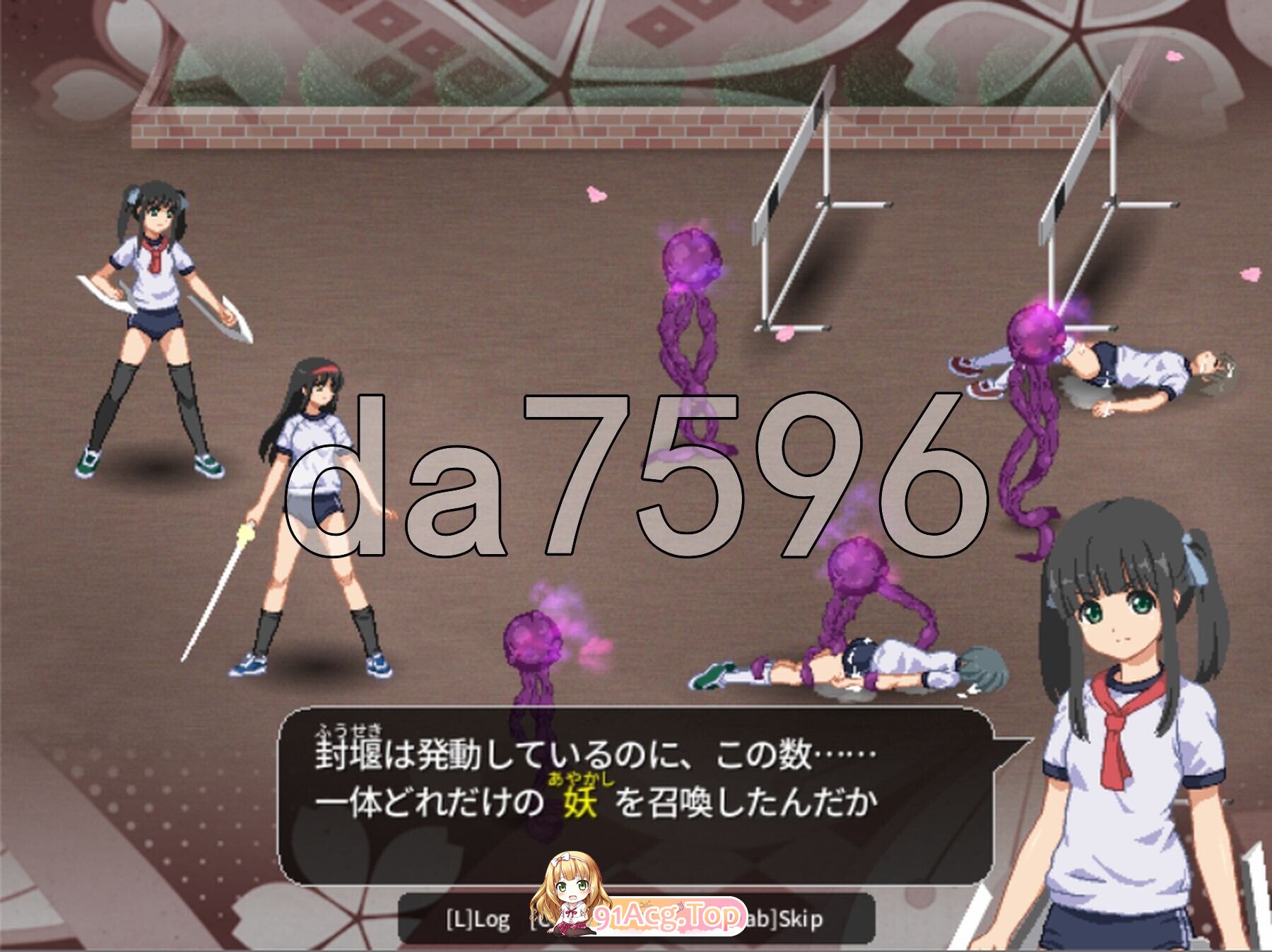This screenshot has width=1272, height=952.
Task: Click the small purple jellyfish creature below center
Action: [x=534, y=640]
